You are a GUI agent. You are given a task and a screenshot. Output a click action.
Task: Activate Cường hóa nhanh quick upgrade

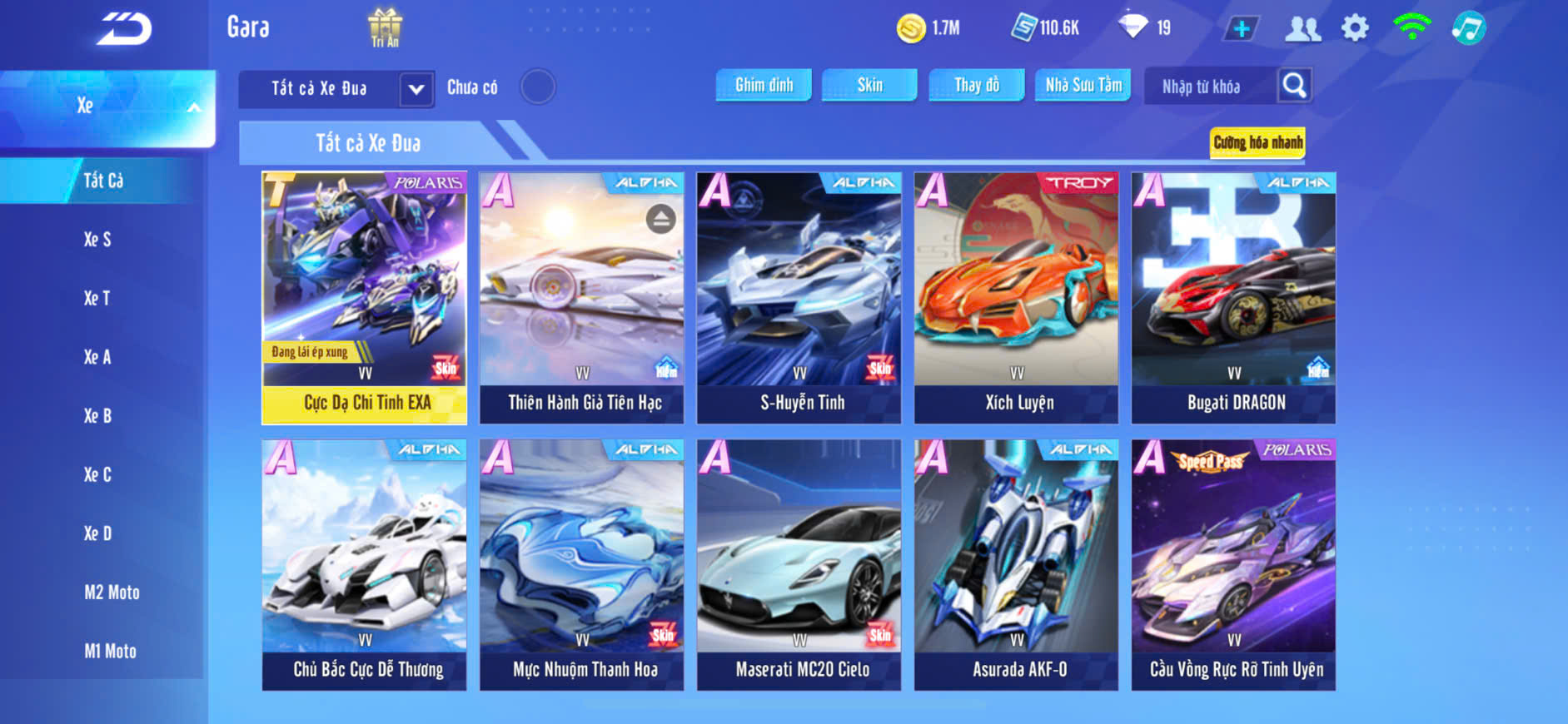(1257, 142)
